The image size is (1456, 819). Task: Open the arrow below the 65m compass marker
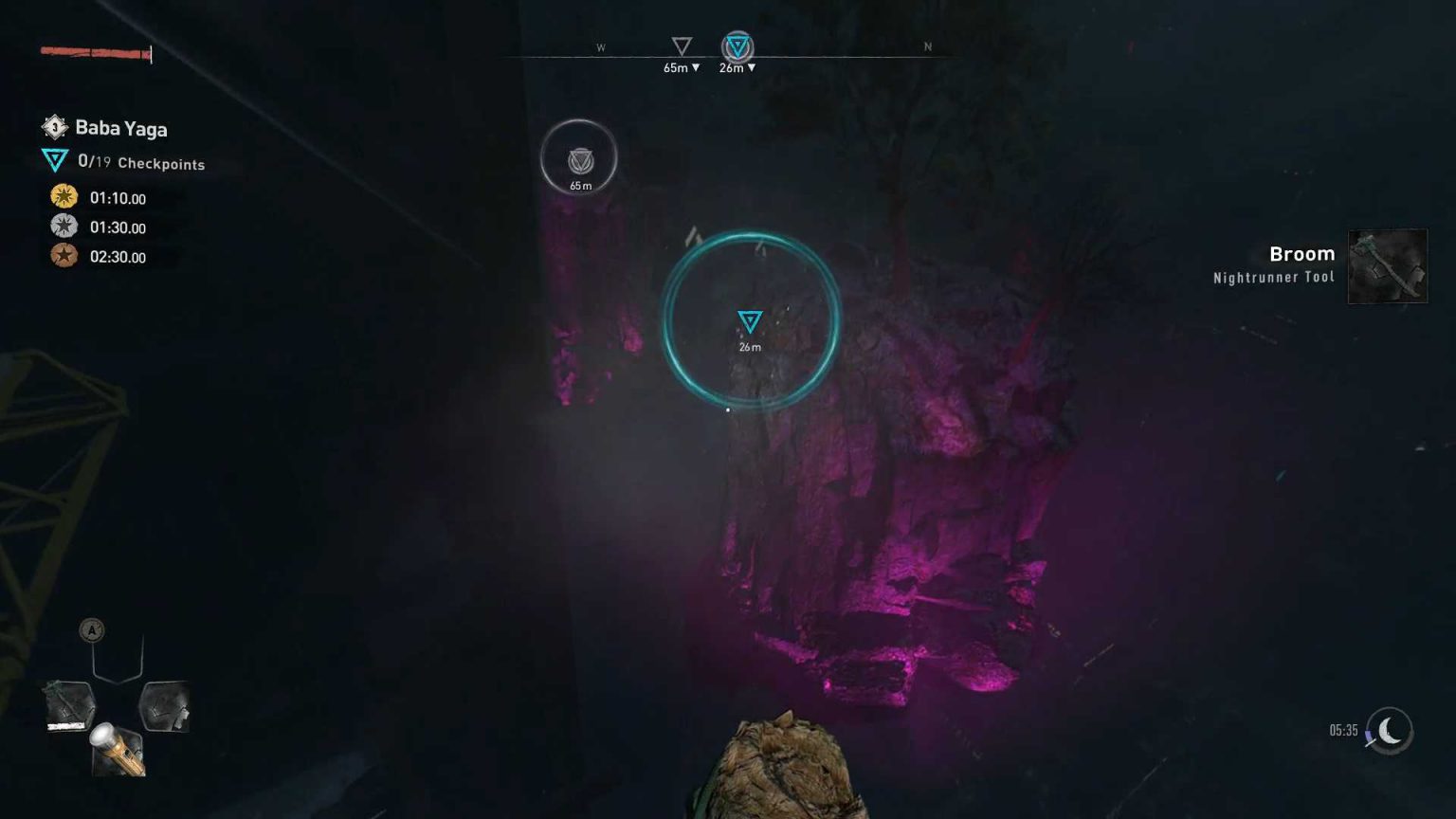pos(697,68)
